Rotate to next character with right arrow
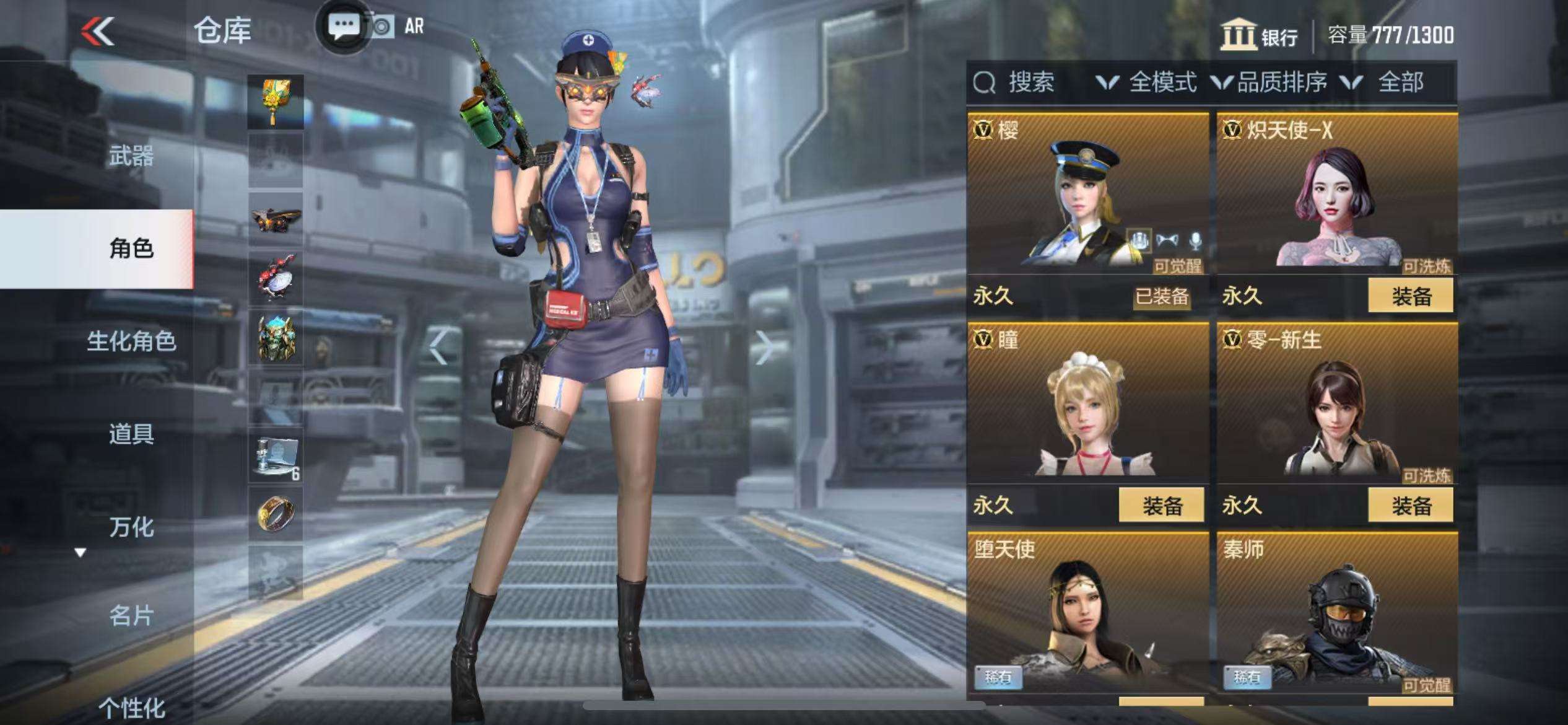Screen dimensions: 1568x725 (765, 348)
